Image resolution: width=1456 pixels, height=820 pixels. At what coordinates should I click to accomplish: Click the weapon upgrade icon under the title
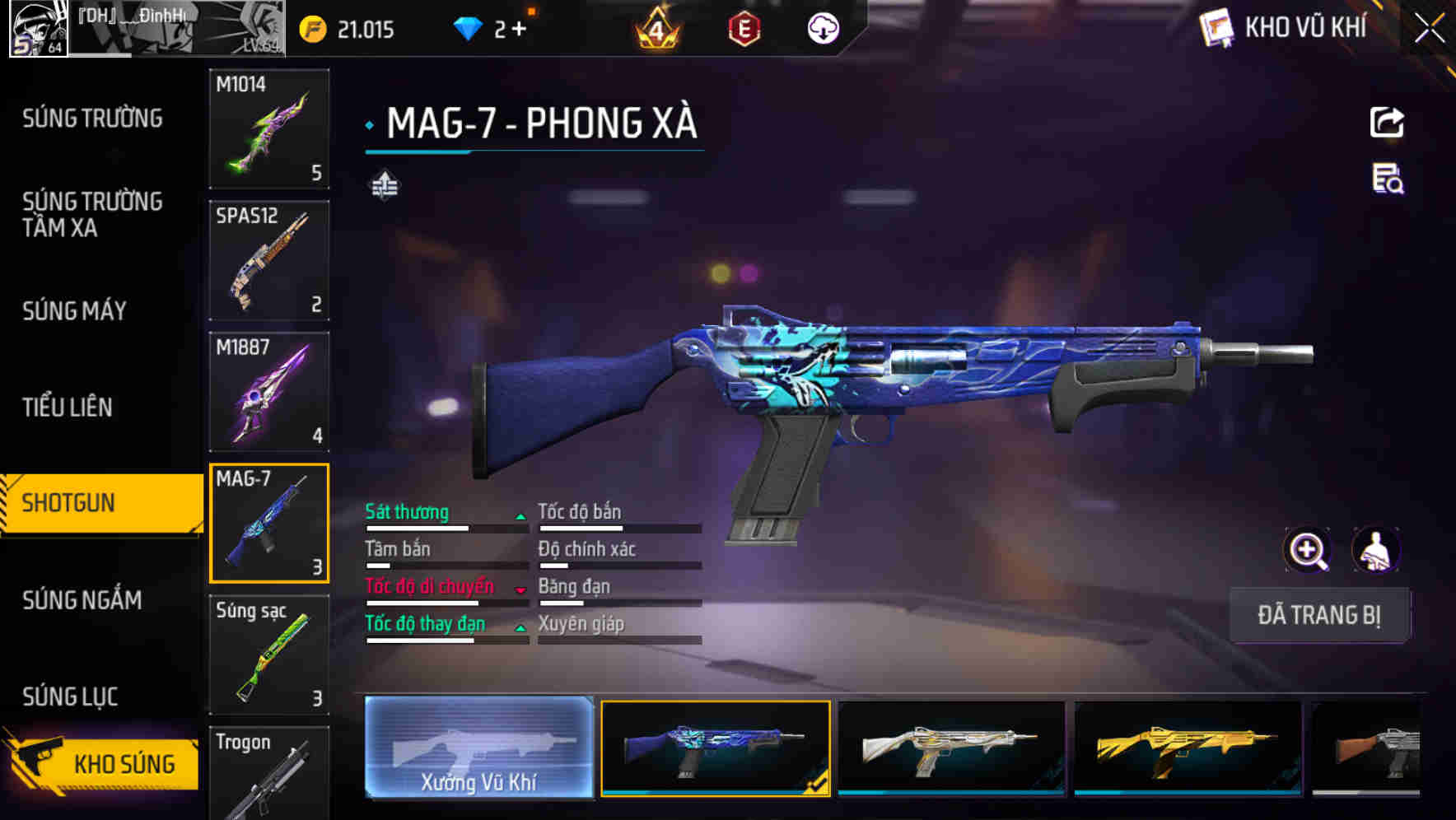pyautogui.click(x=385, y=186)
